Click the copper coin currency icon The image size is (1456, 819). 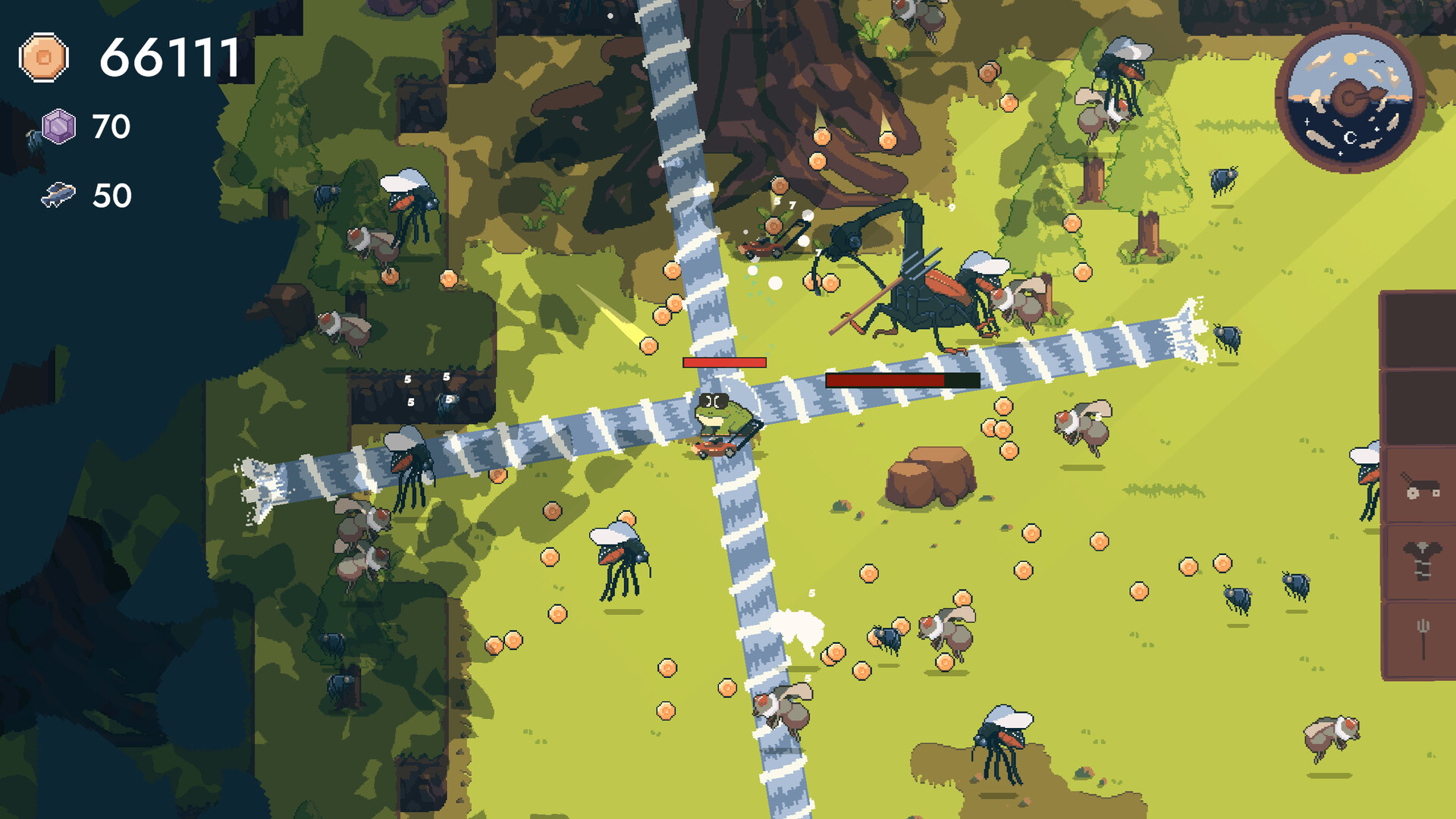tap(44, 57)
